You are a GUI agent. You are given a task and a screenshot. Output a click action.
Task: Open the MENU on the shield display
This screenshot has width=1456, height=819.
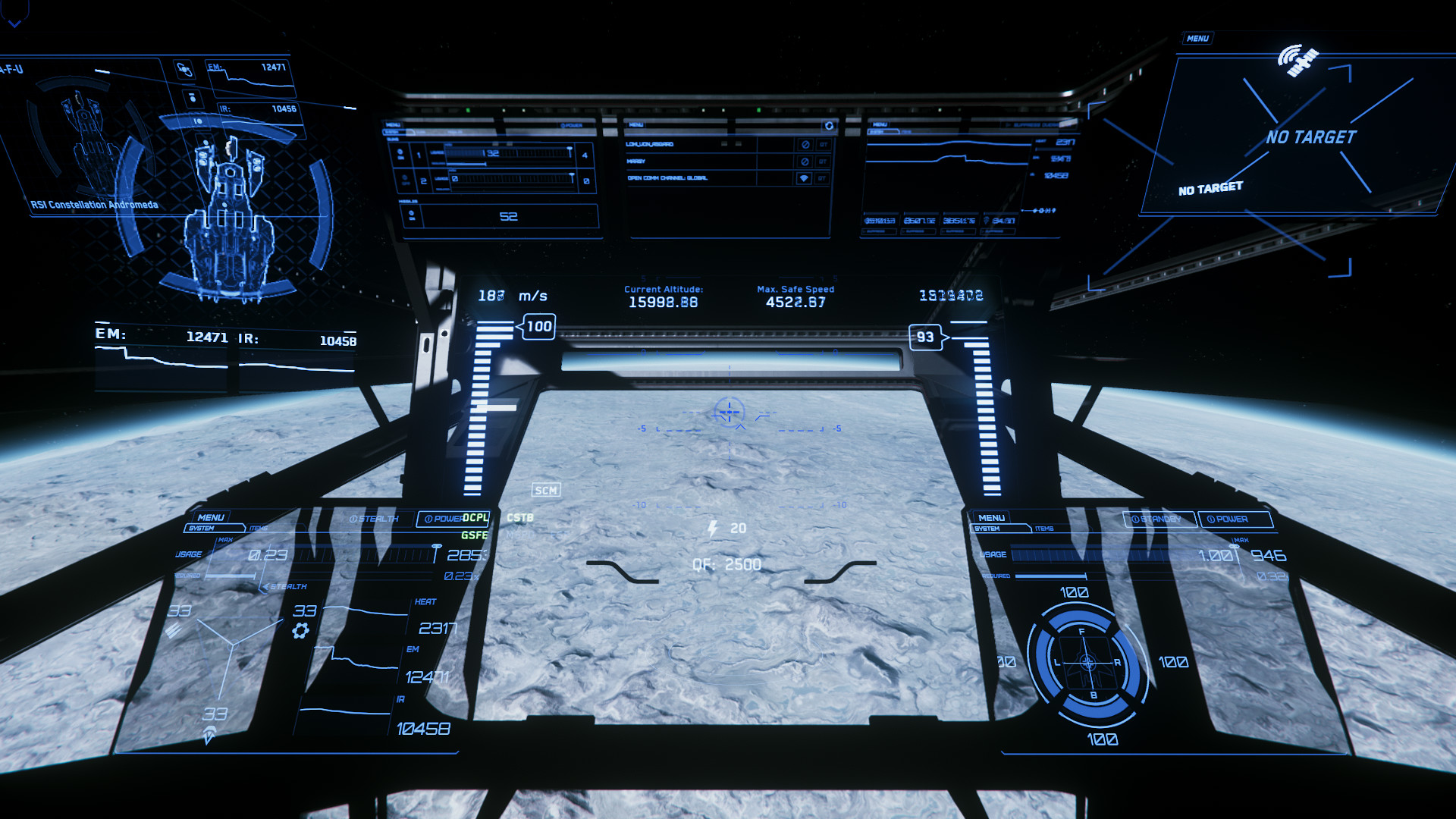(991, 517)
